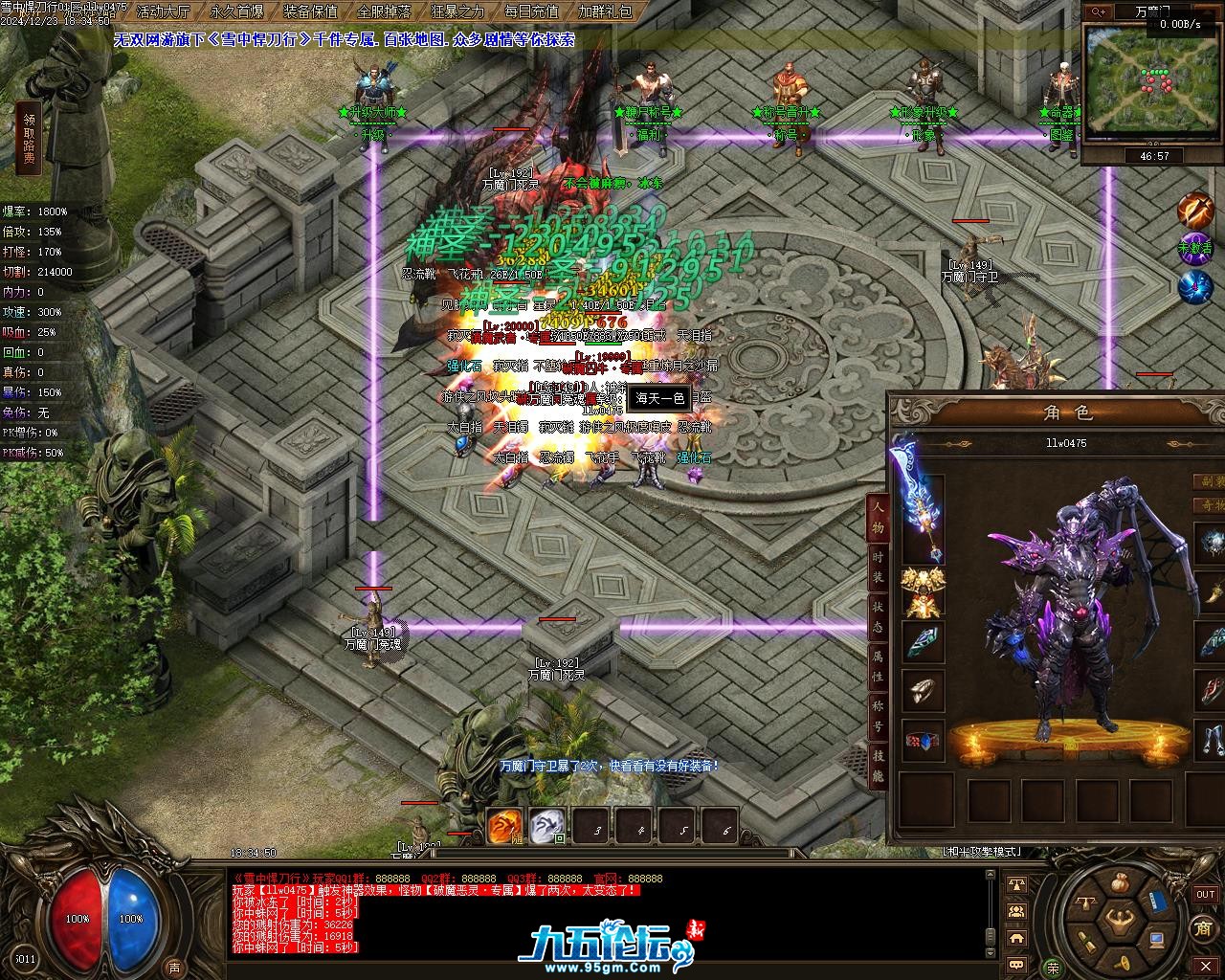Select the golden armor equipment slot

click(x=923, y=591)
